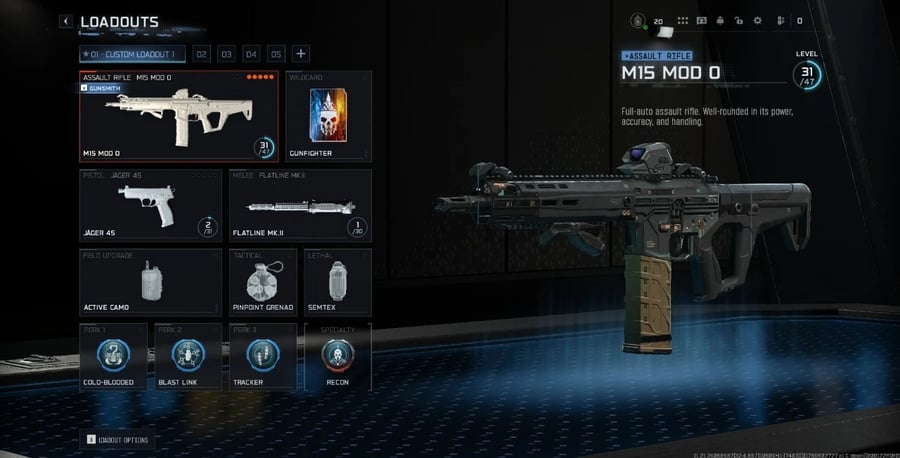Open the Blast Link perk 2 slot
This screenshot has height=458, width=900.
coord(188,357)
